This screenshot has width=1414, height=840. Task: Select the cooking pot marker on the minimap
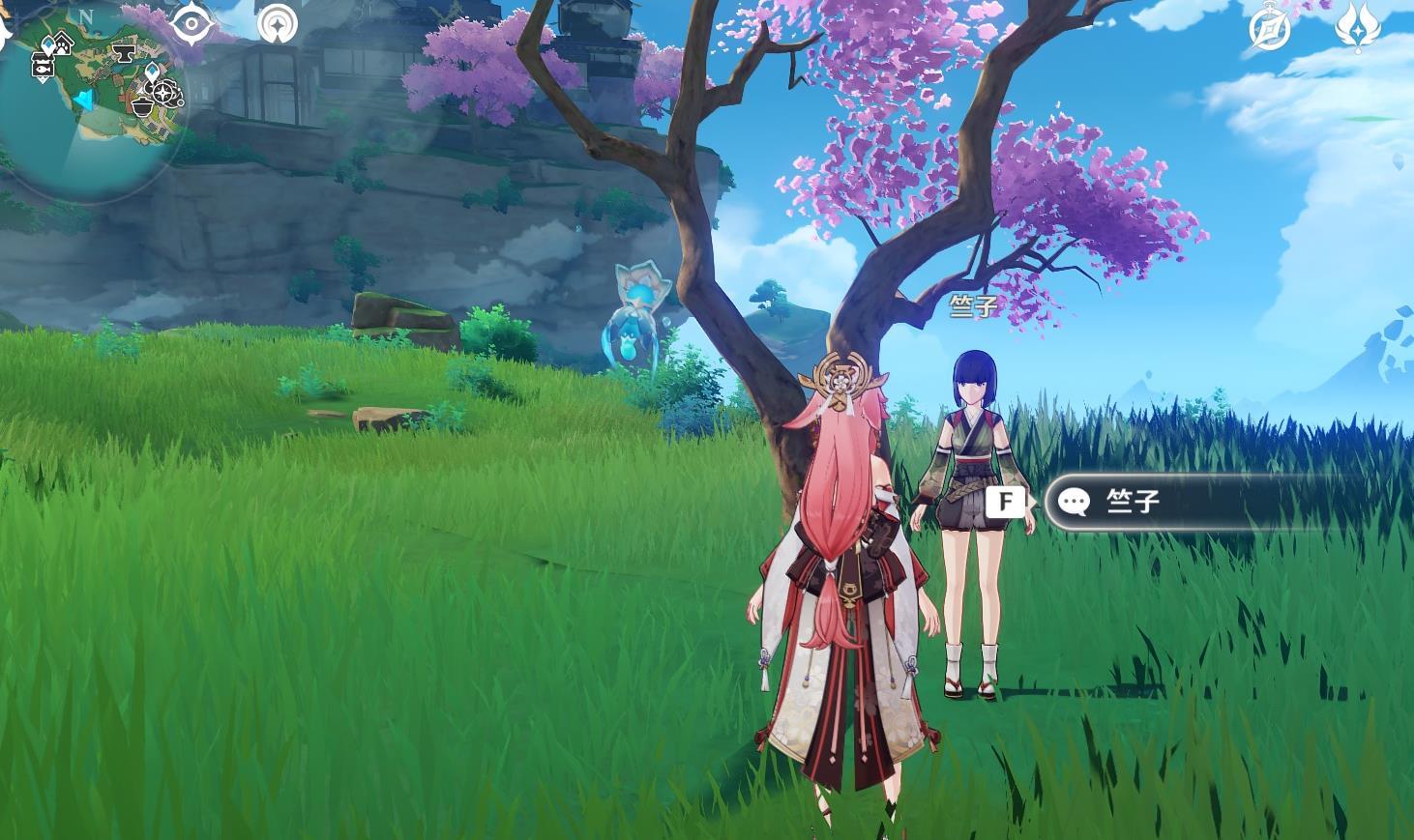[x=142, y=104]
